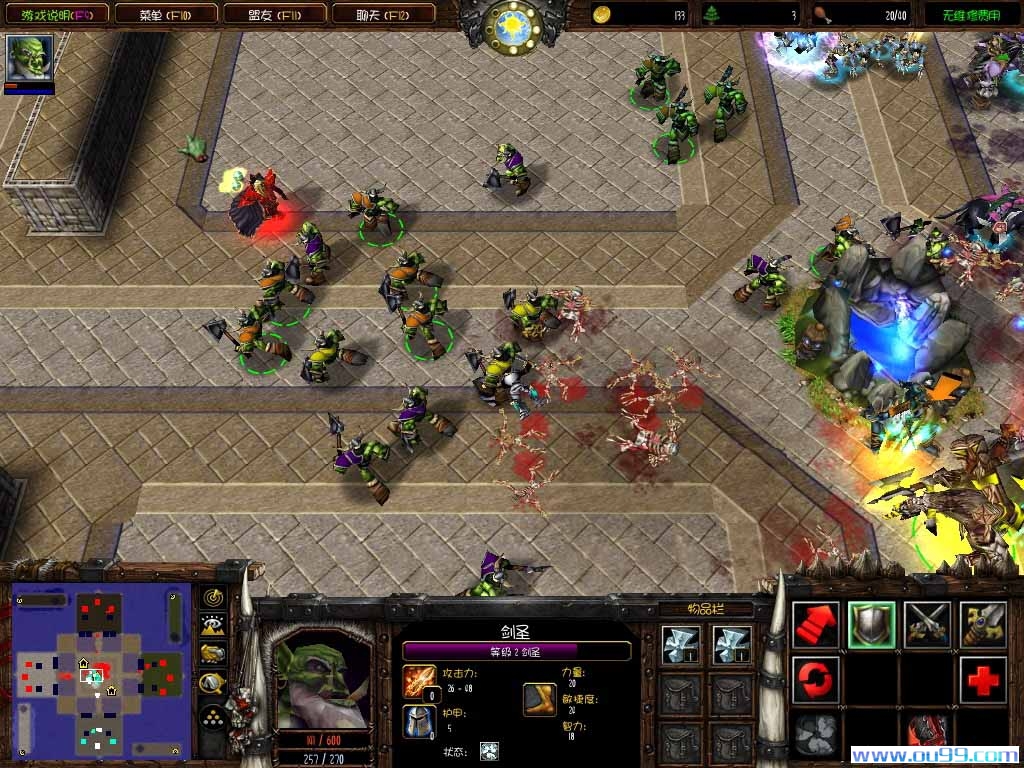Image resolution: width=1024 pixels, height=768 pixels.
Task: Use the greyed whirlwind ability icon
Action: [x=815, y=735]
